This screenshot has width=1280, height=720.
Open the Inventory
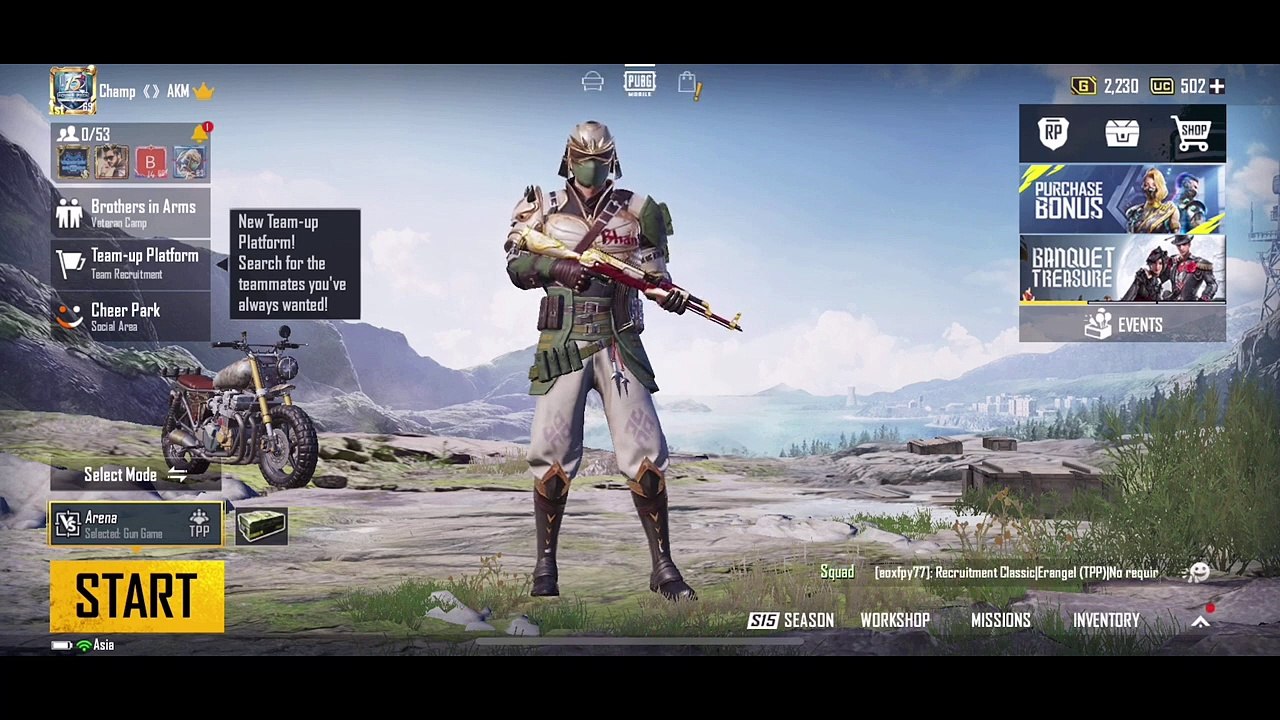pos(1106,621)
